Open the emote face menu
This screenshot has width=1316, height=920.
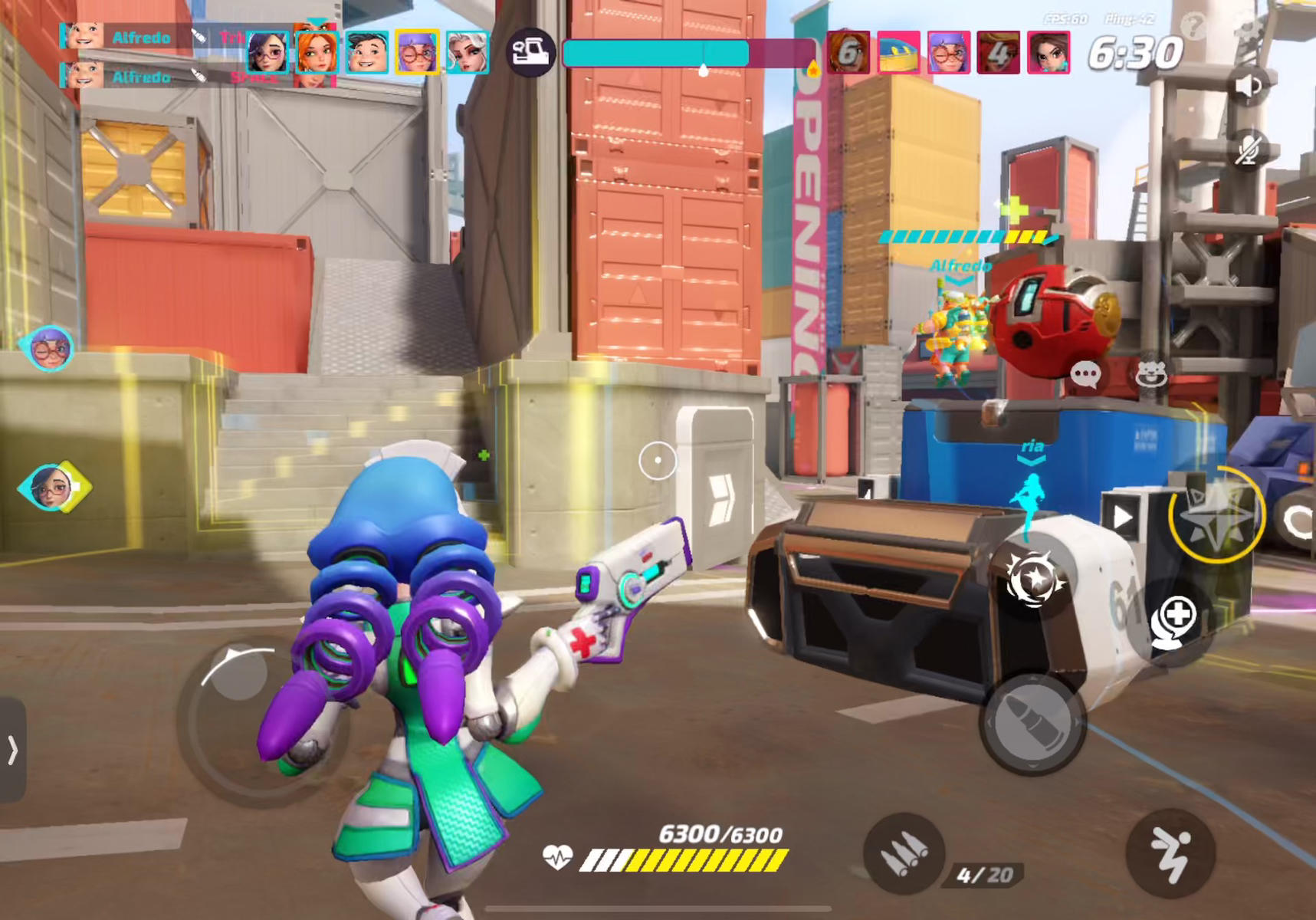[x=1150, y=375]
